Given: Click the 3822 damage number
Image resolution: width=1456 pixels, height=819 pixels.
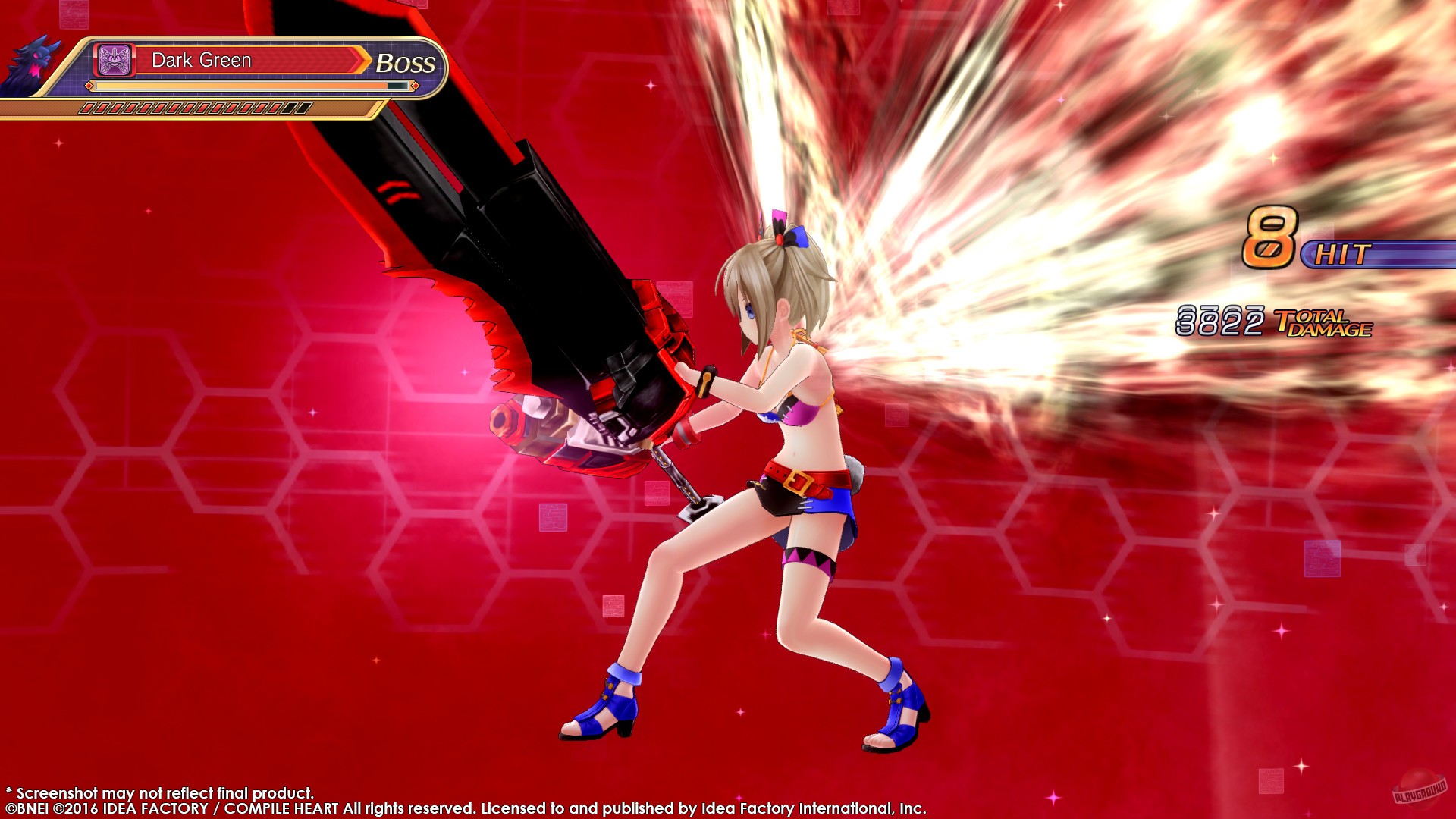Looking at the screenshot, I should coord(1221,320).
